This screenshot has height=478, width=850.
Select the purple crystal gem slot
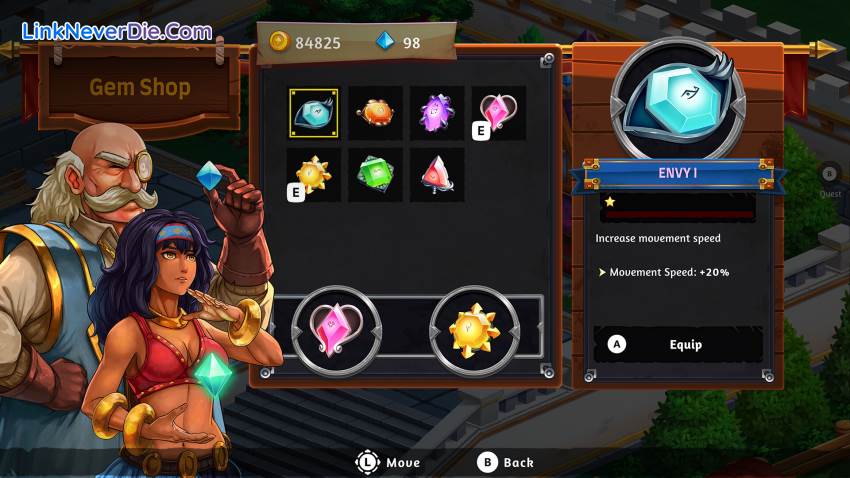click(437, 113)
